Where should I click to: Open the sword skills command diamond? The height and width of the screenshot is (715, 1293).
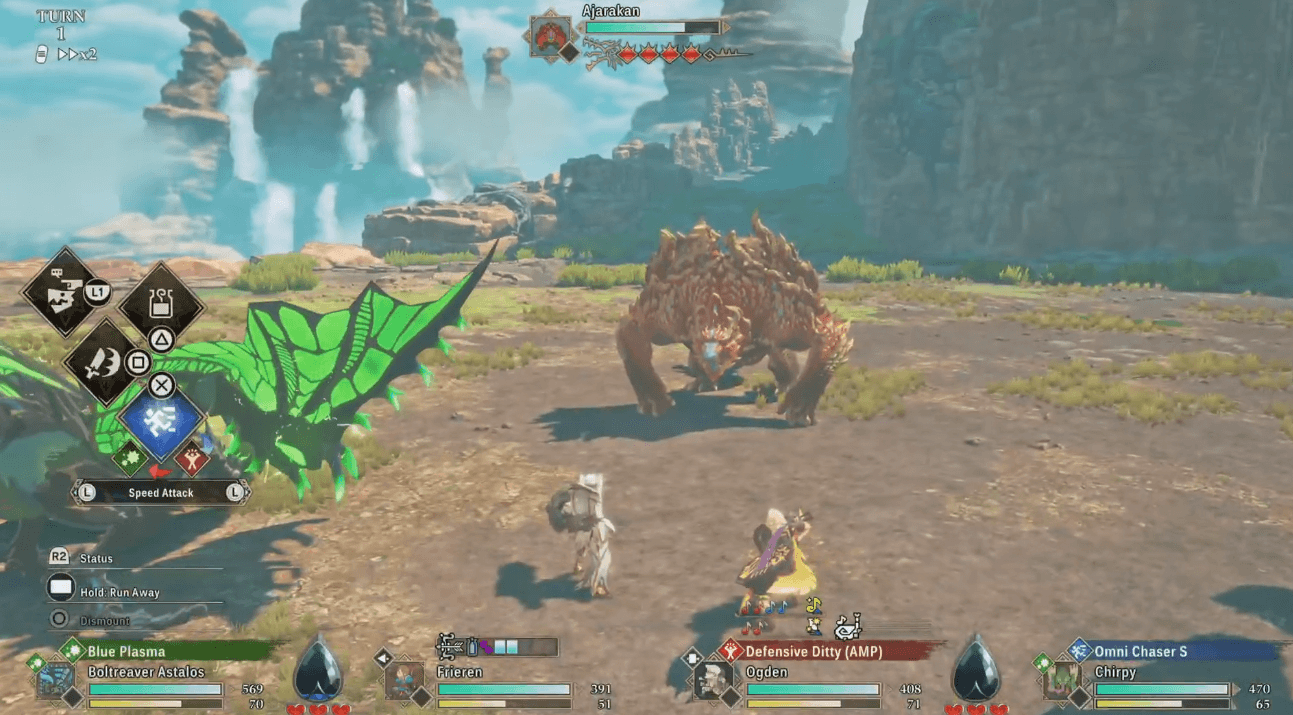[x=103, y=362]
